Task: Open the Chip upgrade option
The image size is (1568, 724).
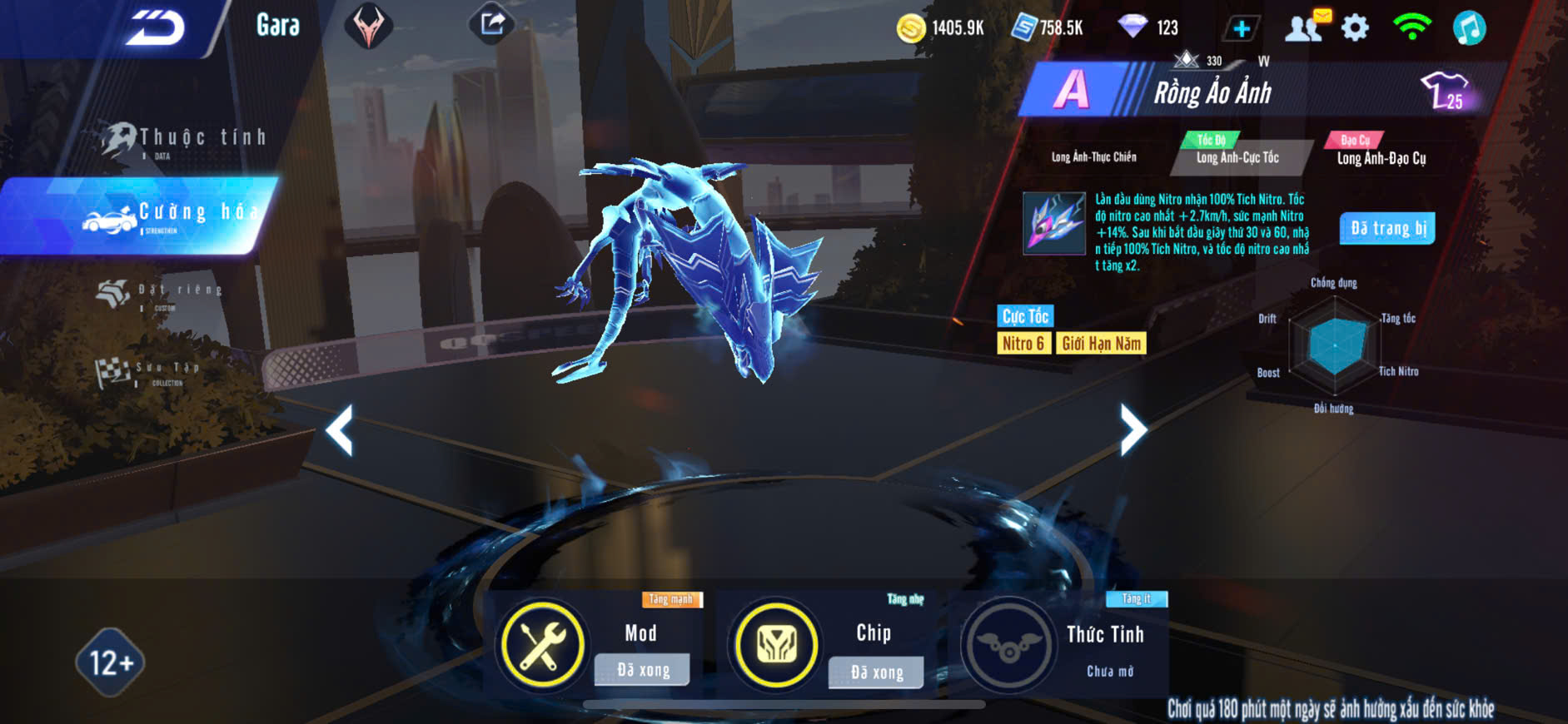Action: click(775, 645)
